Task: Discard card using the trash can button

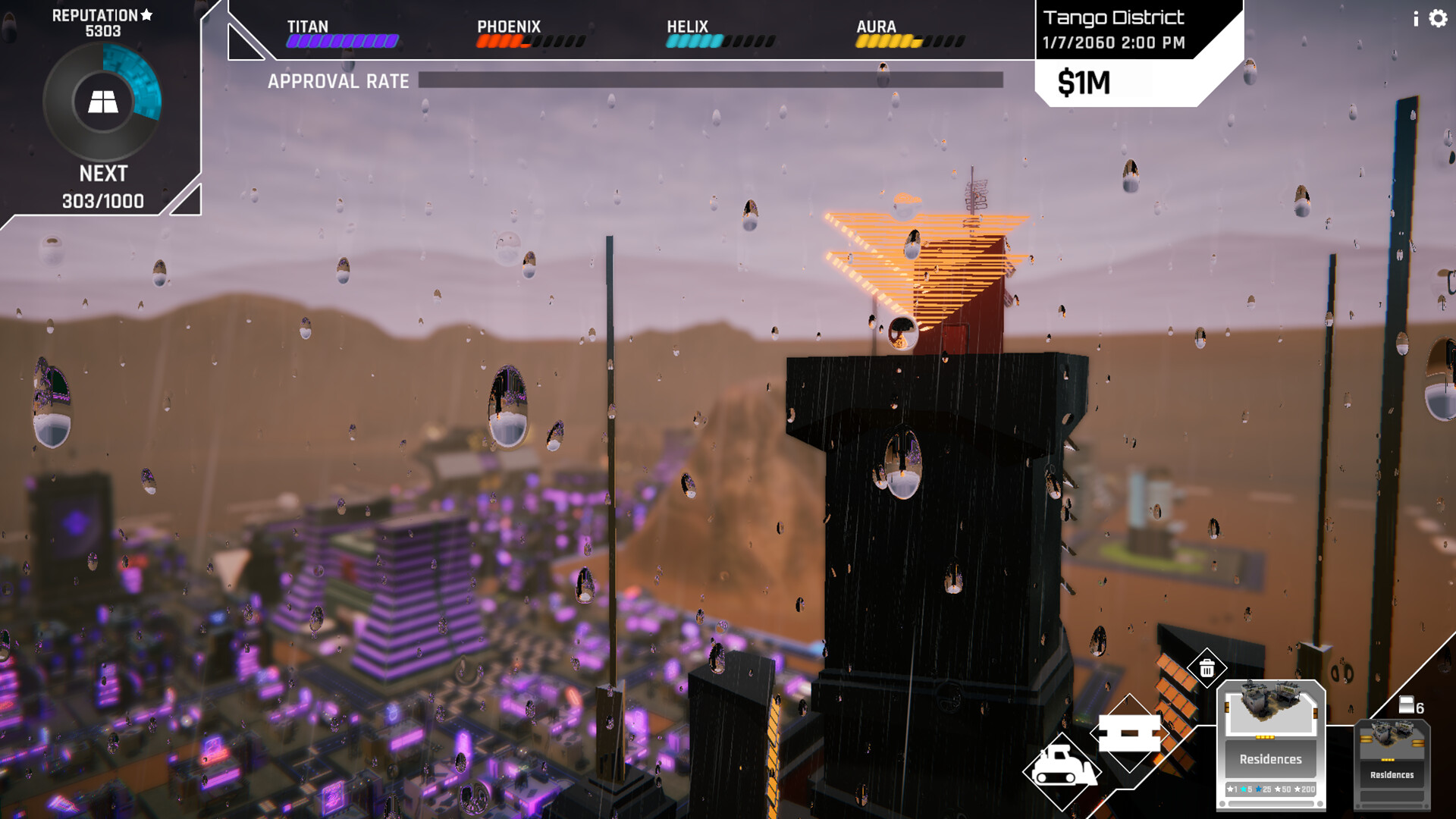Action: [1207, 669]
